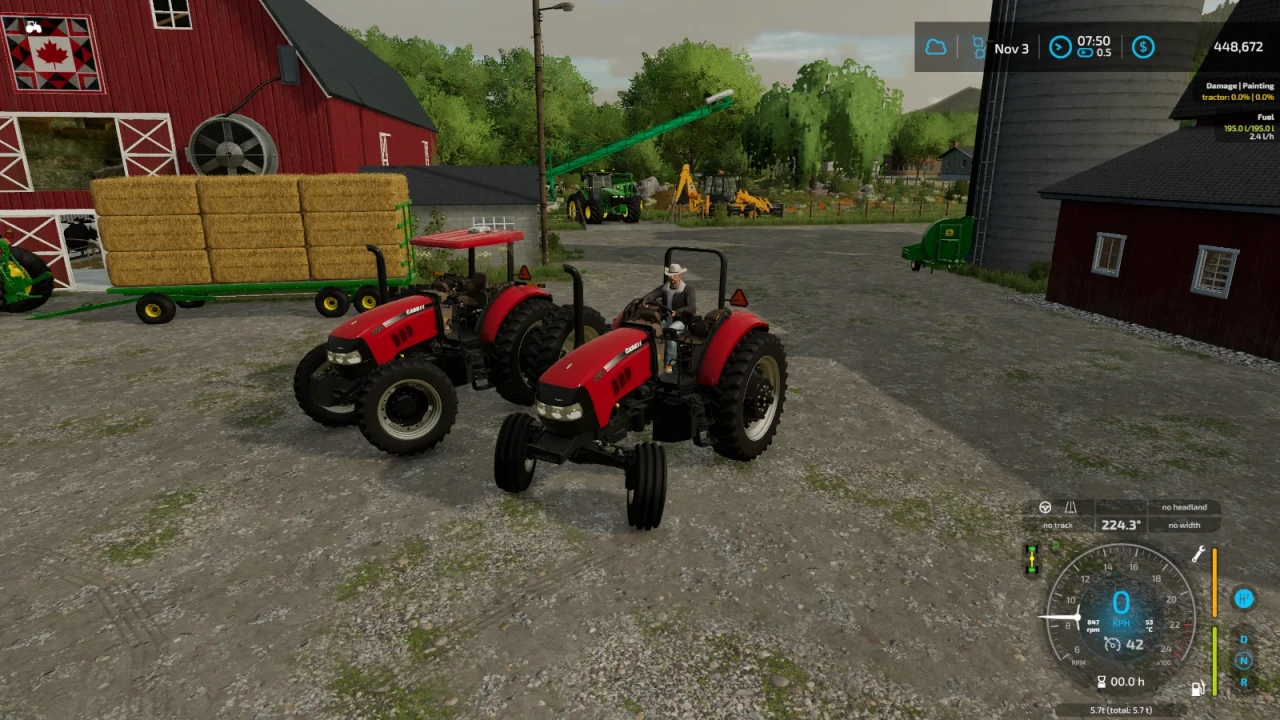Click the green fuel level bar

(1214, 659)
